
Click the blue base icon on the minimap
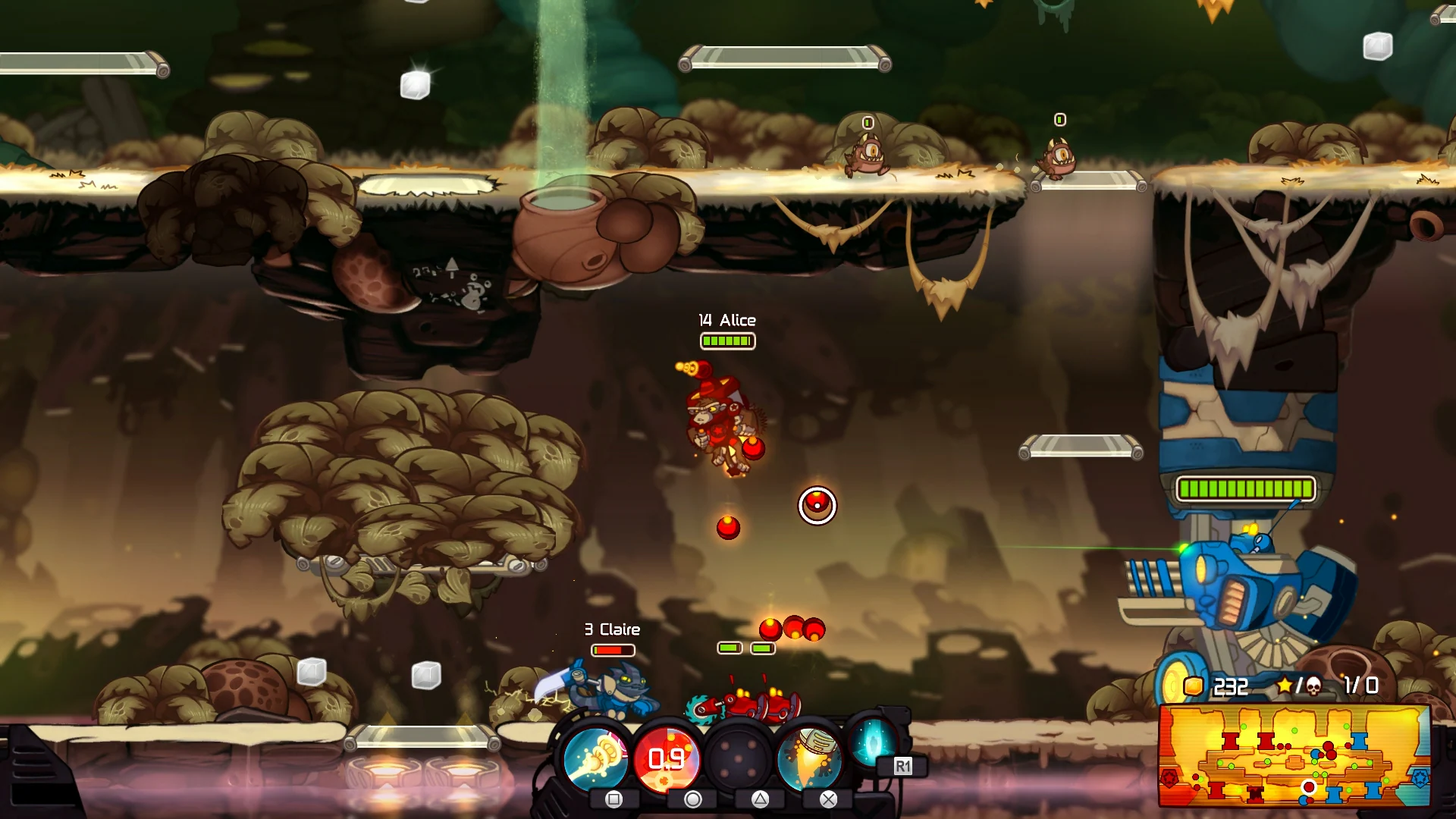[1420, 780]
